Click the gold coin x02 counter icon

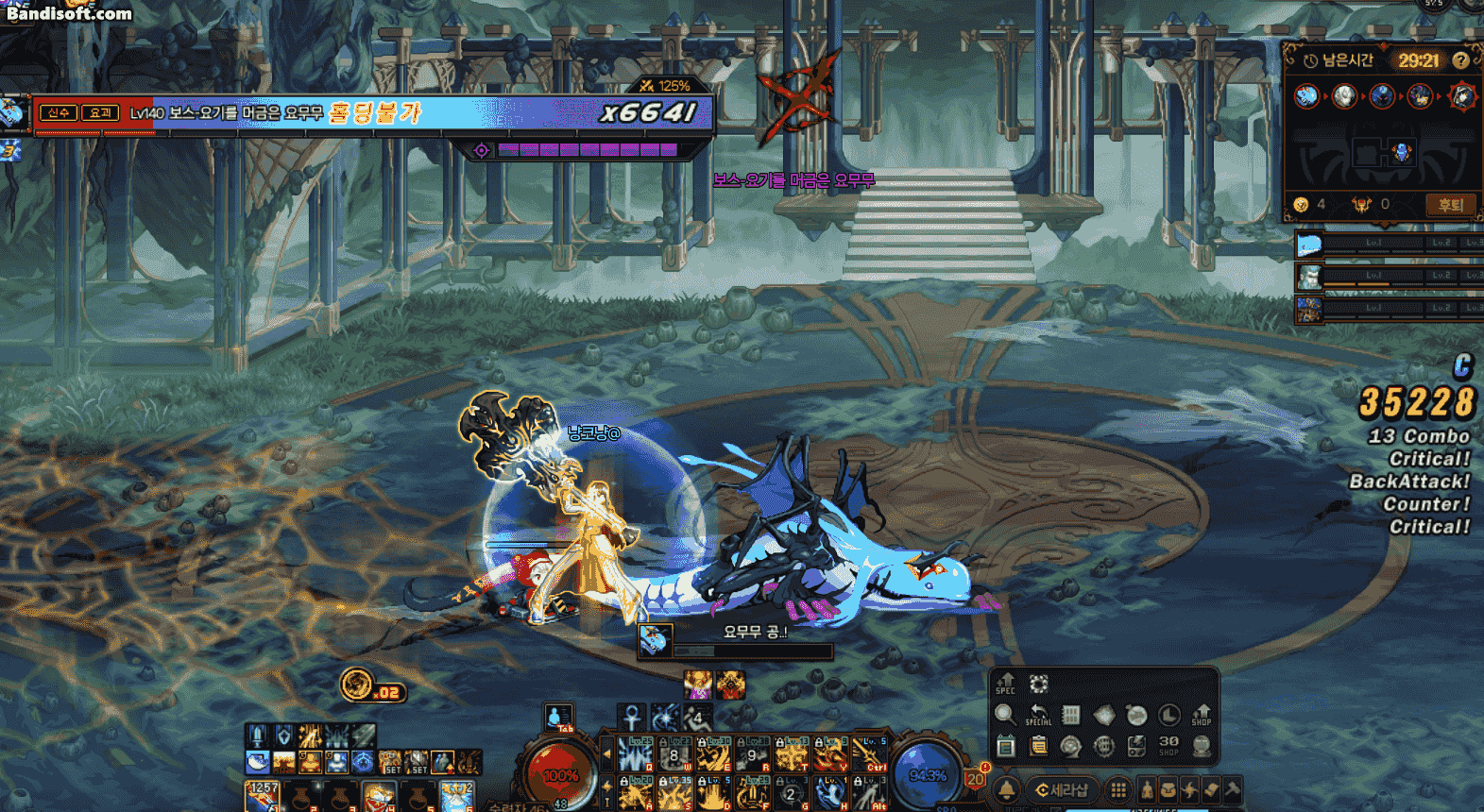click(x=358, y=685)
